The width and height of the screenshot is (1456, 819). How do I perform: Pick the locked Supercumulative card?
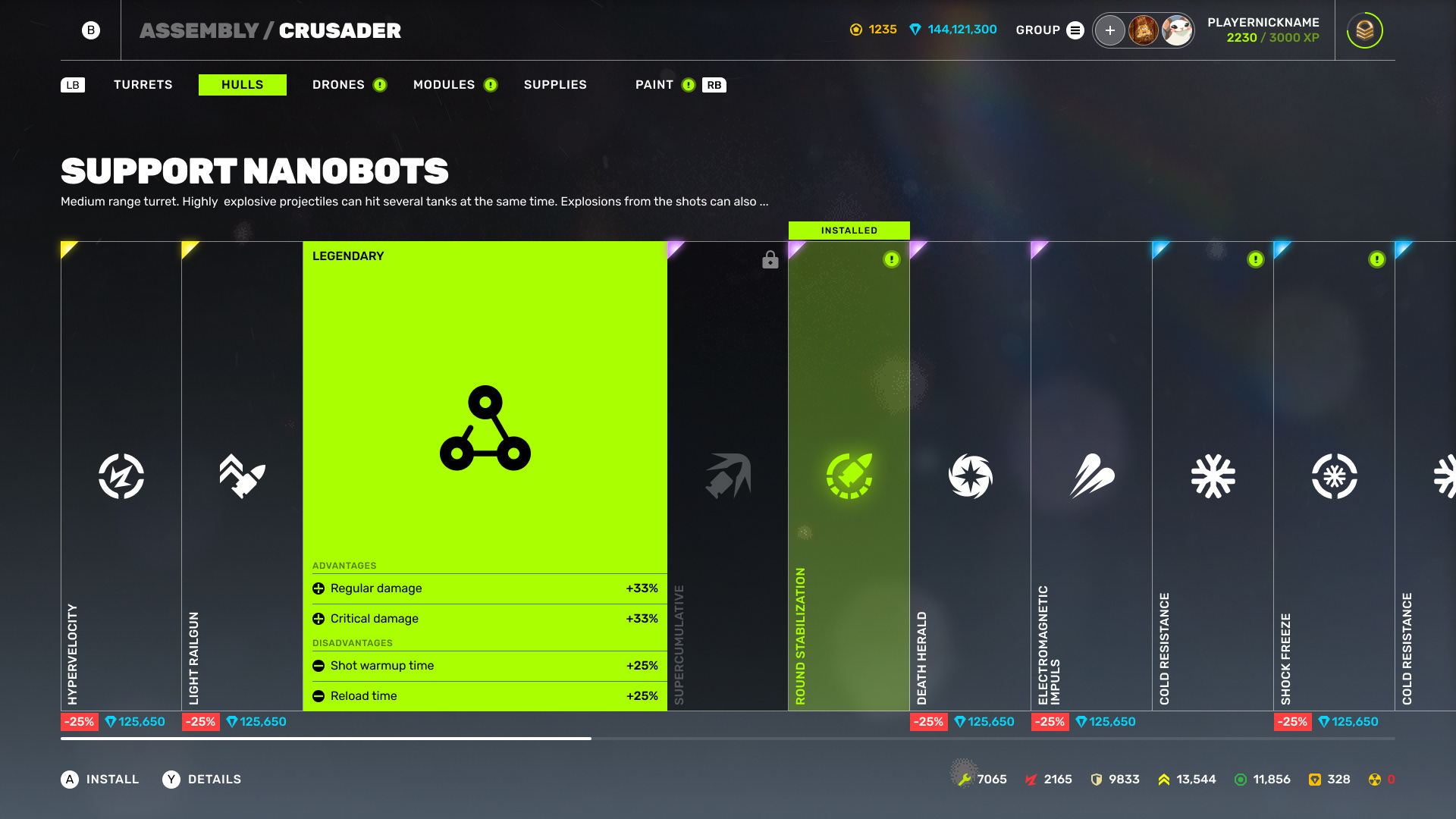click(x=728, y=476)
